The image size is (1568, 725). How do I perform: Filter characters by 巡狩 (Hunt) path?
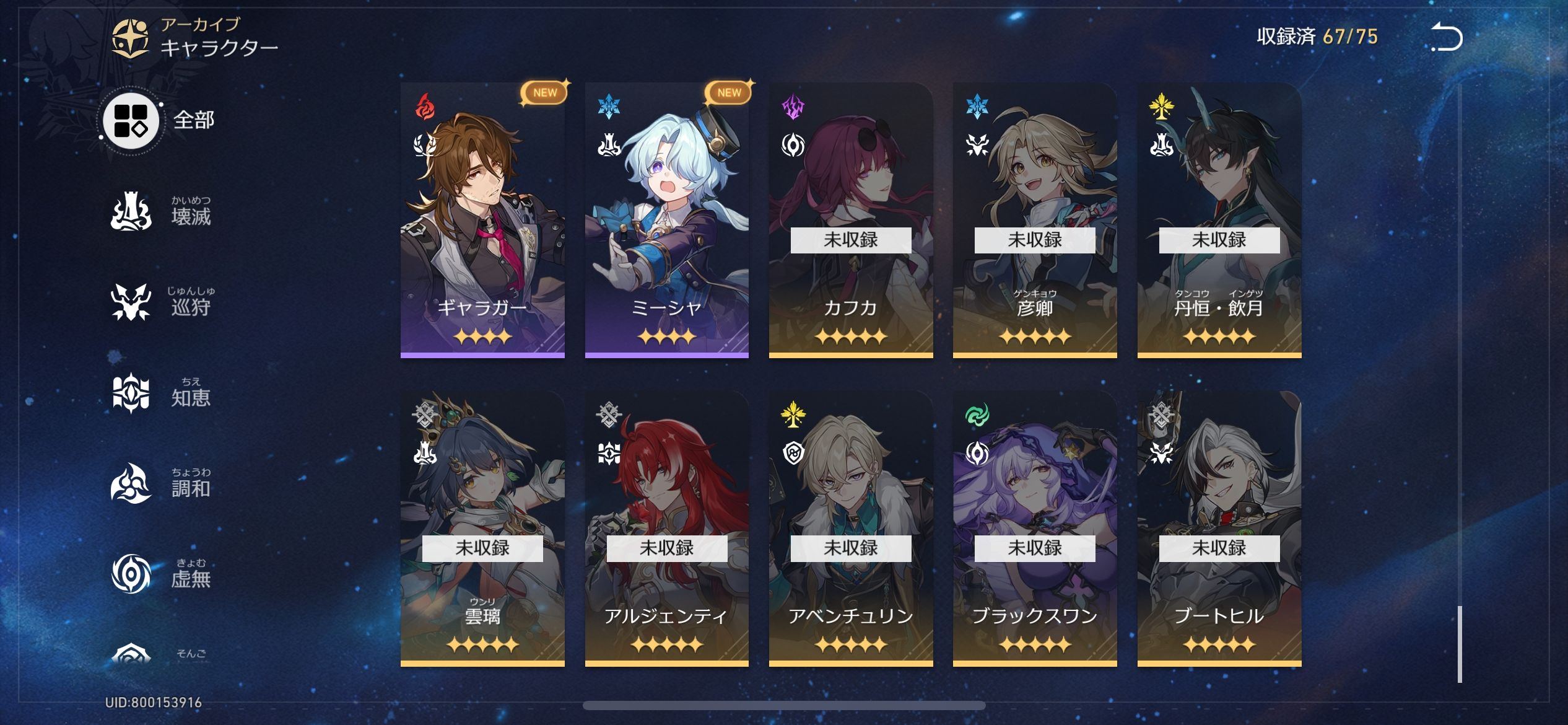tap(161, 303)
